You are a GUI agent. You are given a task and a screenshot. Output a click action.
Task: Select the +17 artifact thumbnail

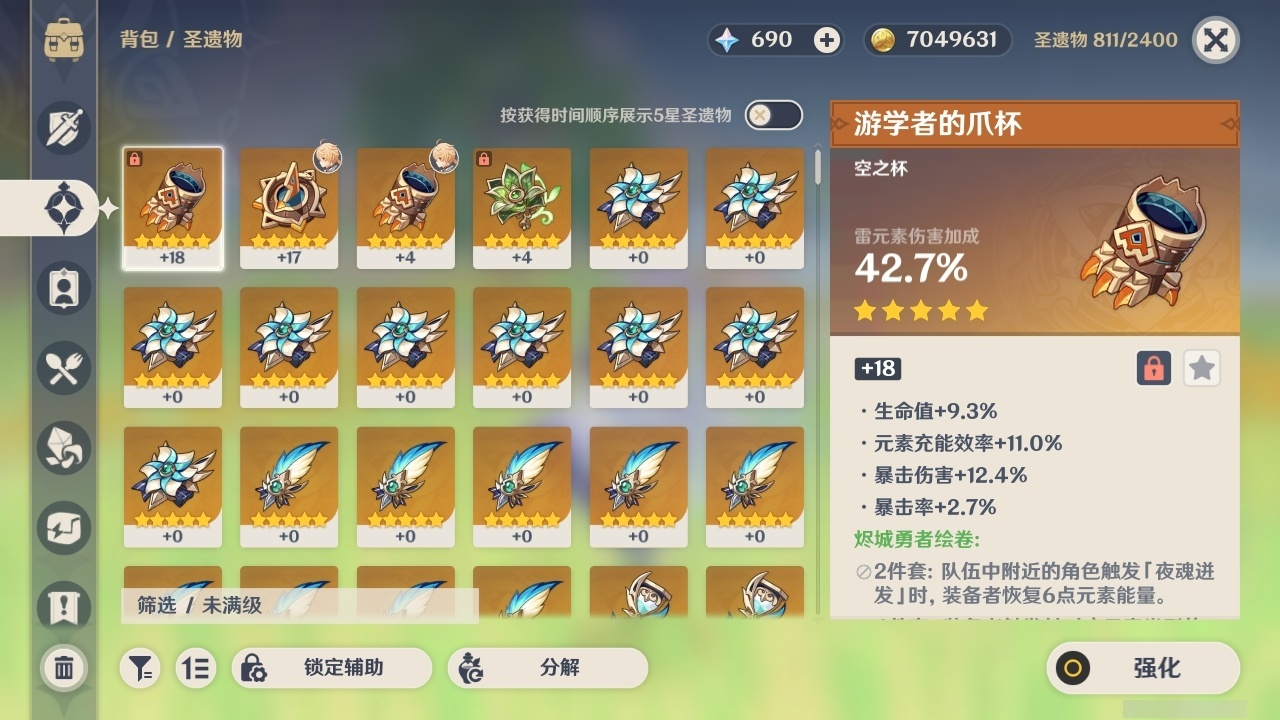click(x=289, y=207)
